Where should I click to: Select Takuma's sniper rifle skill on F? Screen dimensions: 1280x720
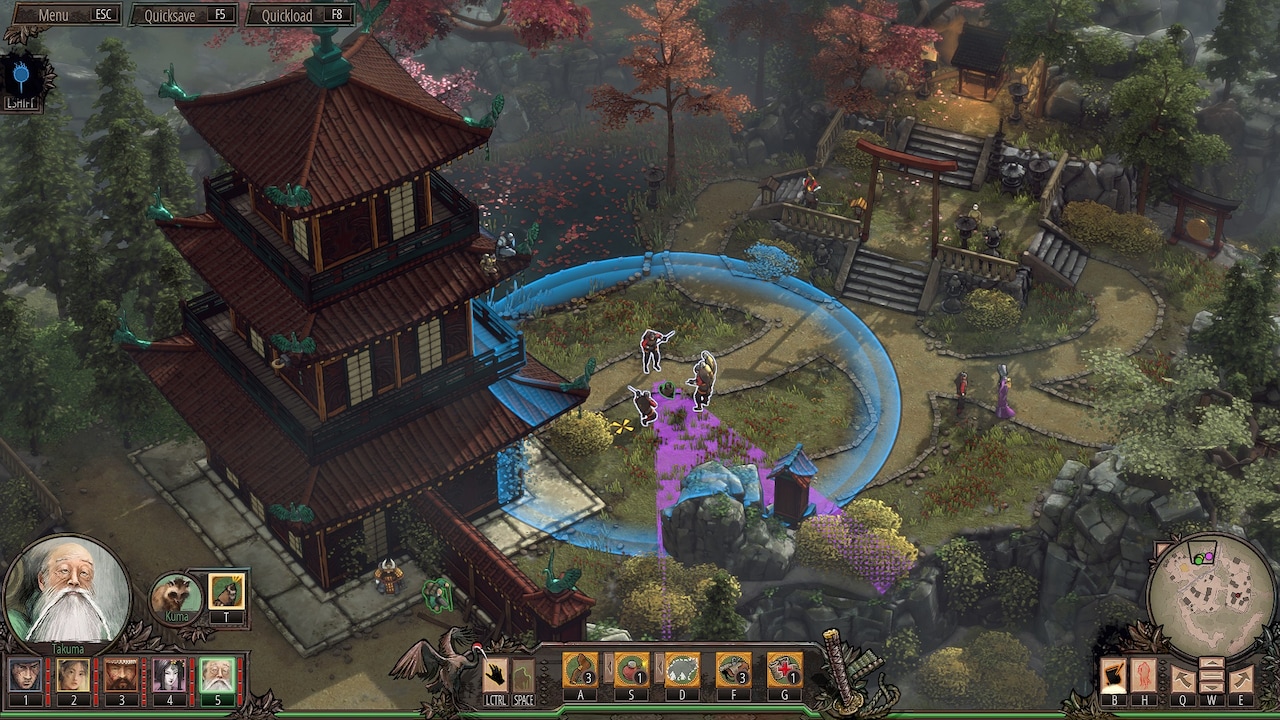point(732,670)
